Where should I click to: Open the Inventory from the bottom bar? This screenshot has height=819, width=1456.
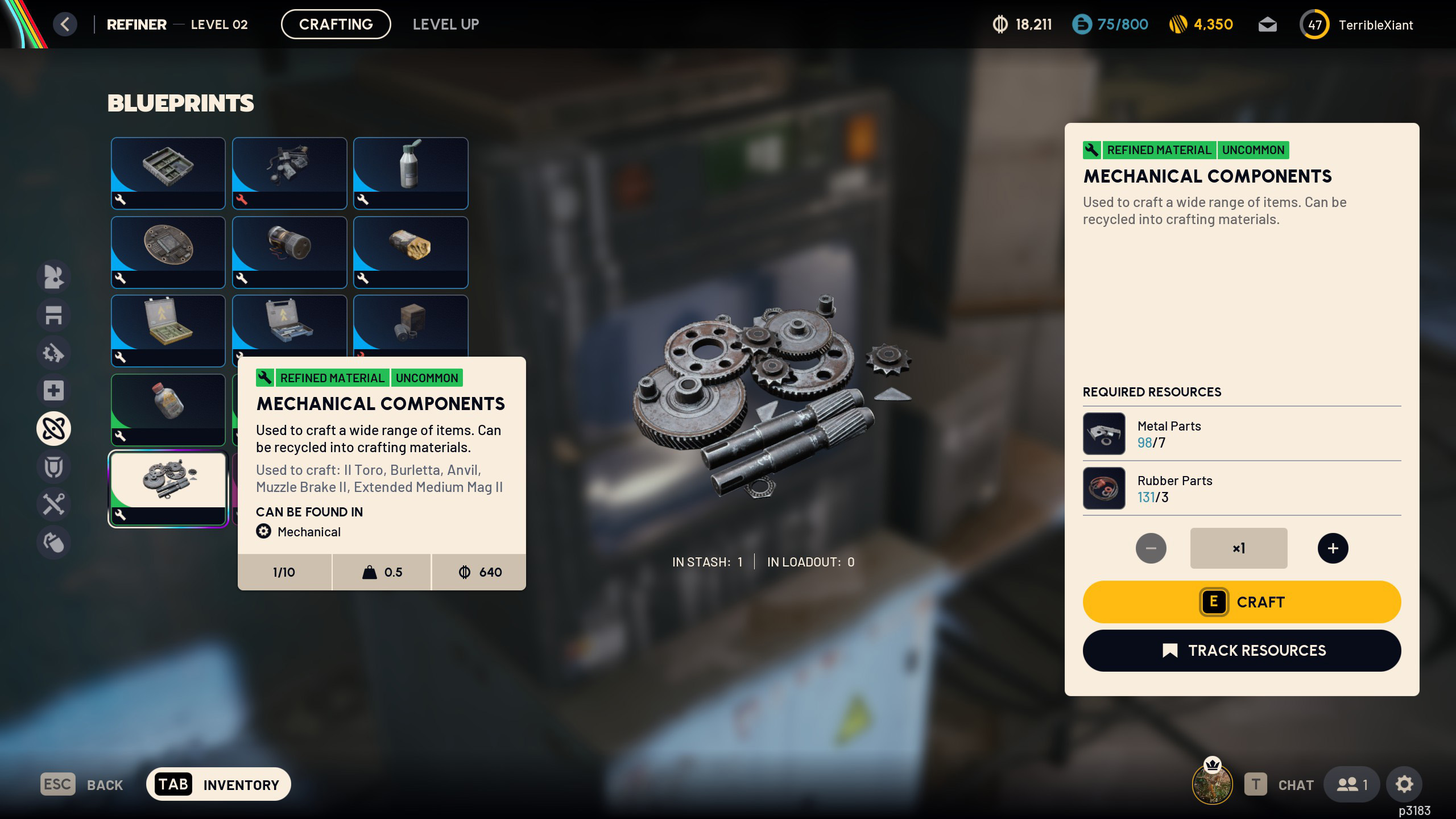pos(218,785)
